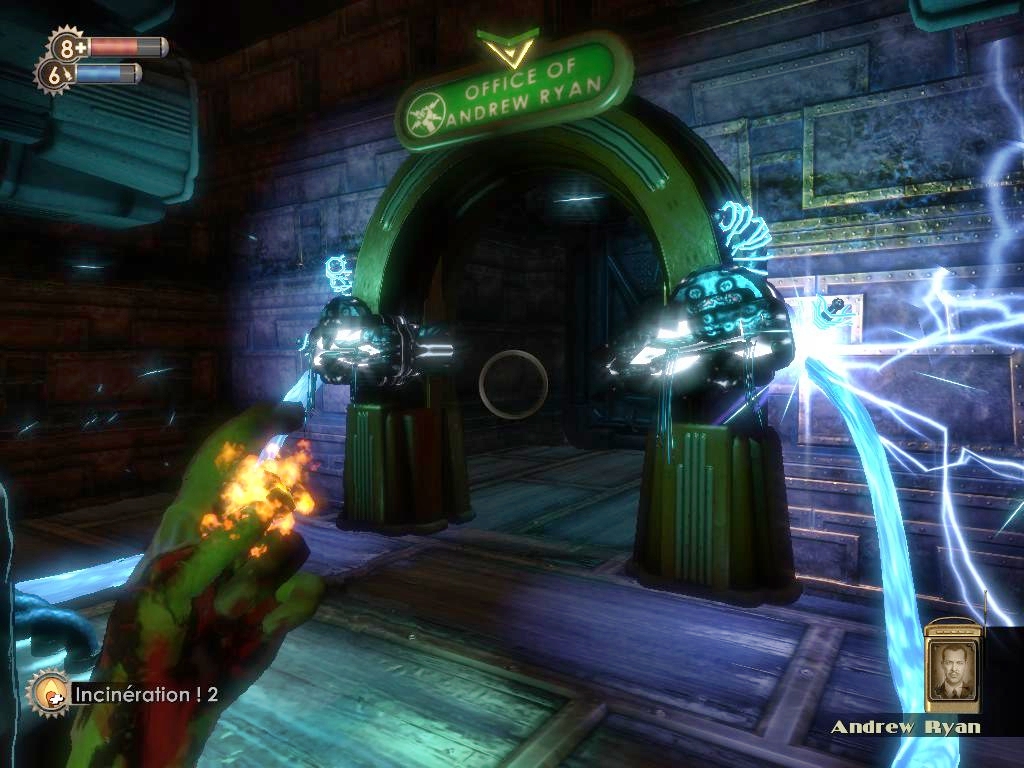The height and width of the screenshot is (768, 1024).
Task: Open the Andrew Ryan radio message portrait
Action: [951, 668]
